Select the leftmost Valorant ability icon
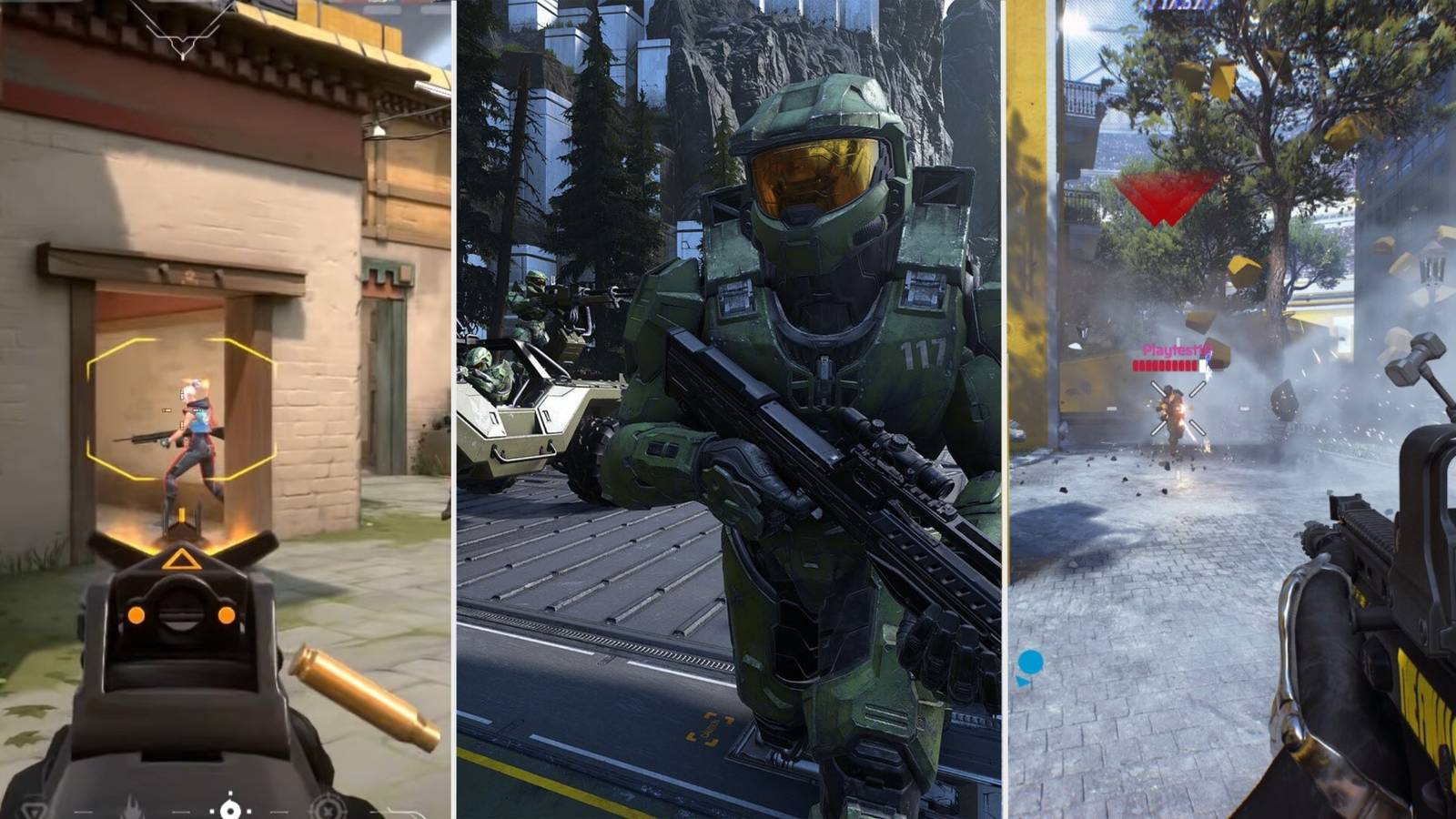The width and height of the screenshot is (1456, 819). [32, 810]
